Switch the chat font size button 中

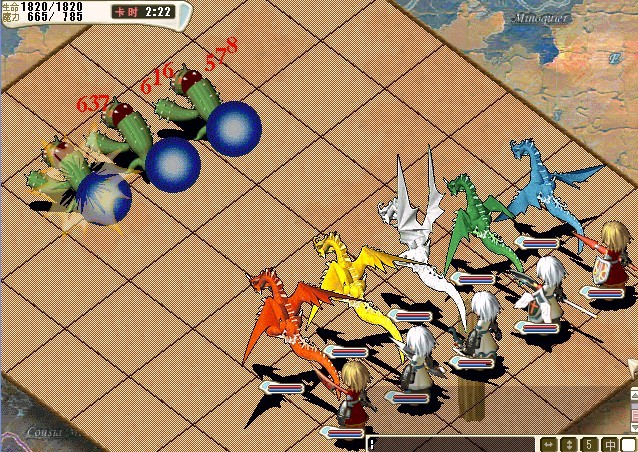click(609, 444)
